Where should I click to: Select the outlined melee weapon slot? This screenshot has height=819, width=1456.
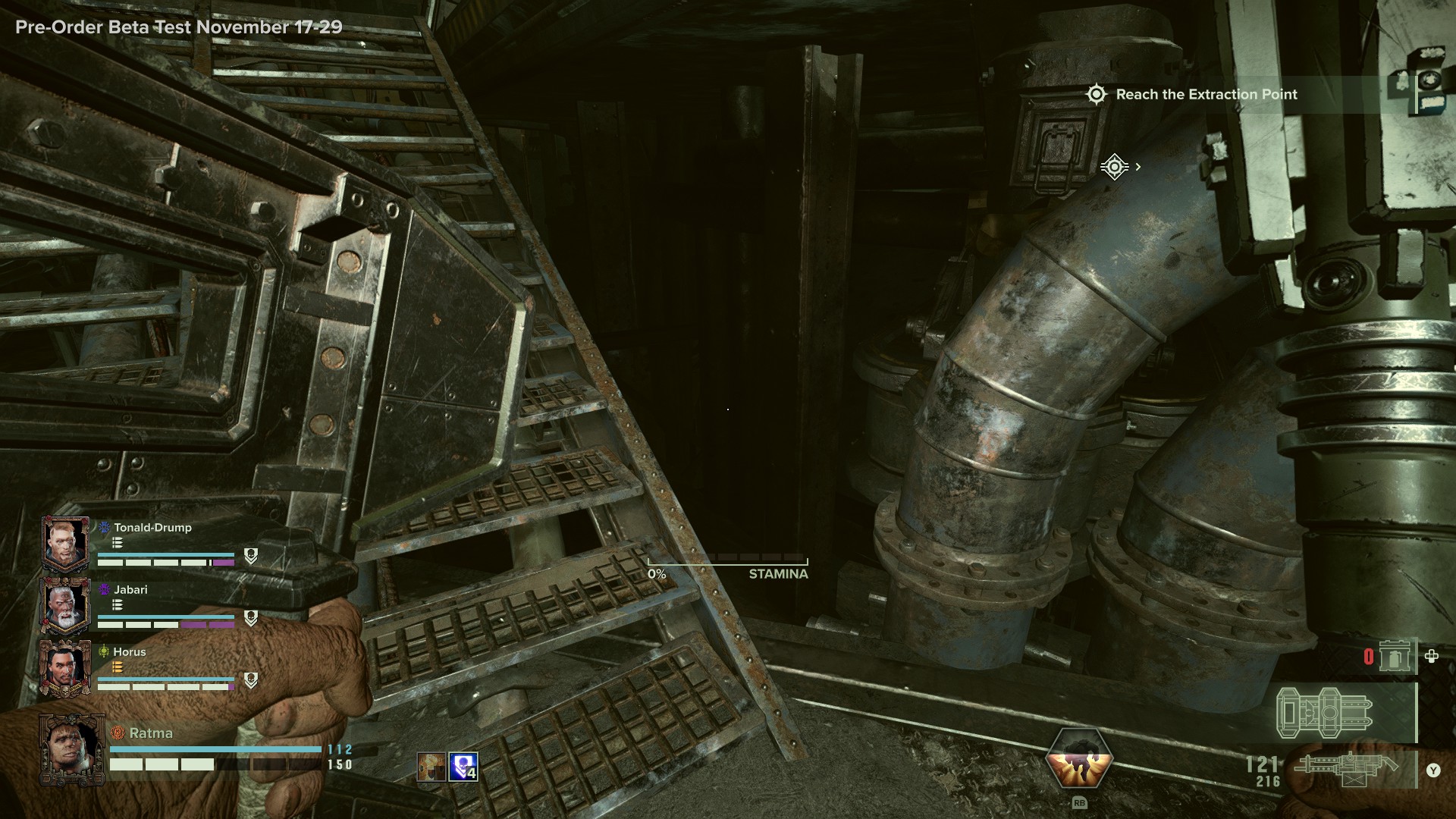1325,713
